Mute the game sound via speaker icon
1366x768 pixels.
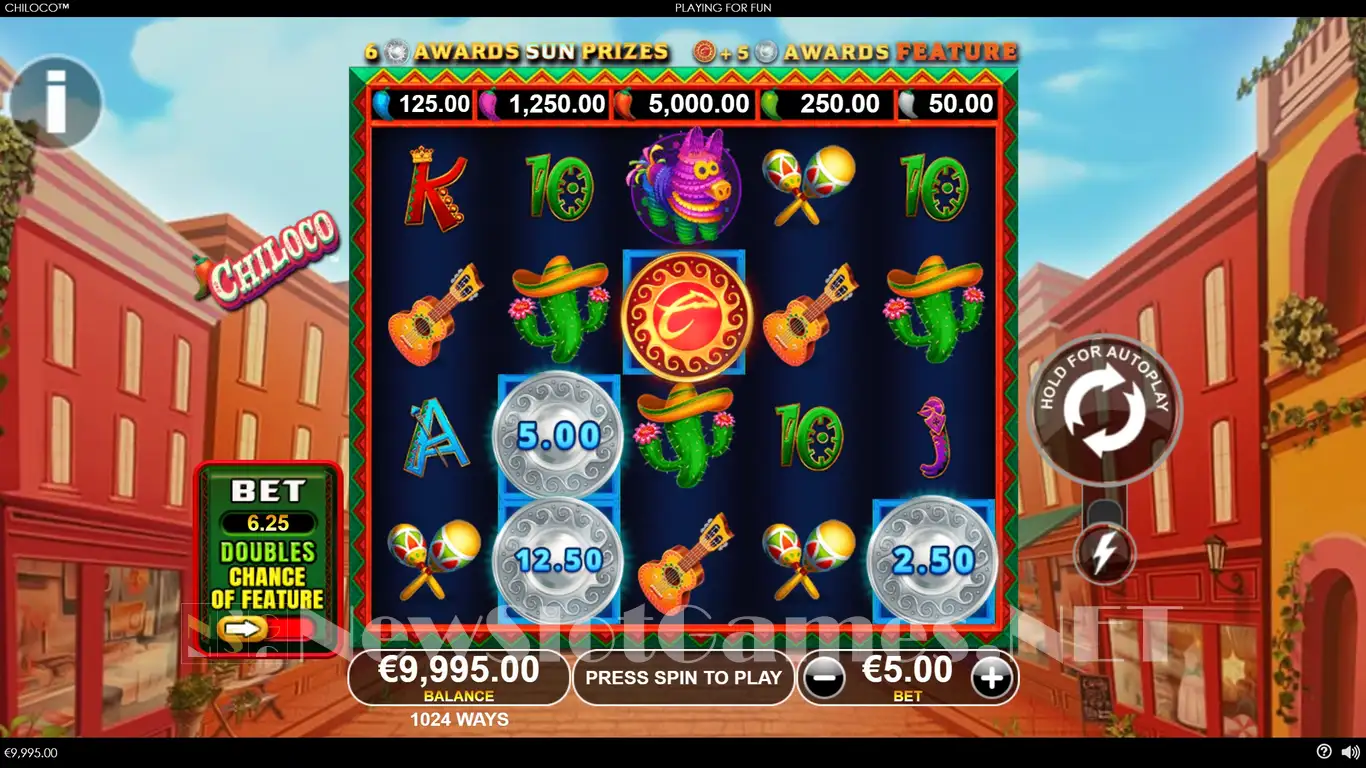1349,752
